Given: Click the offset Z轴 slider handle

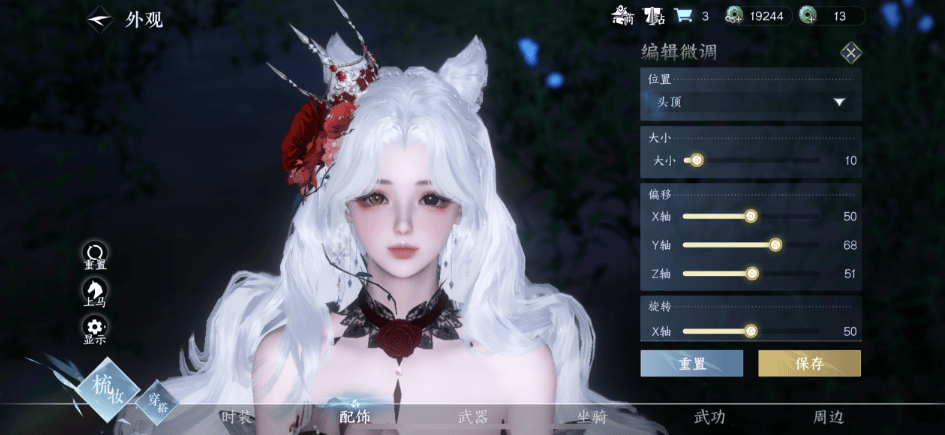Looking at the screenshot, I should pyautogui.click(x=752, y=273).
